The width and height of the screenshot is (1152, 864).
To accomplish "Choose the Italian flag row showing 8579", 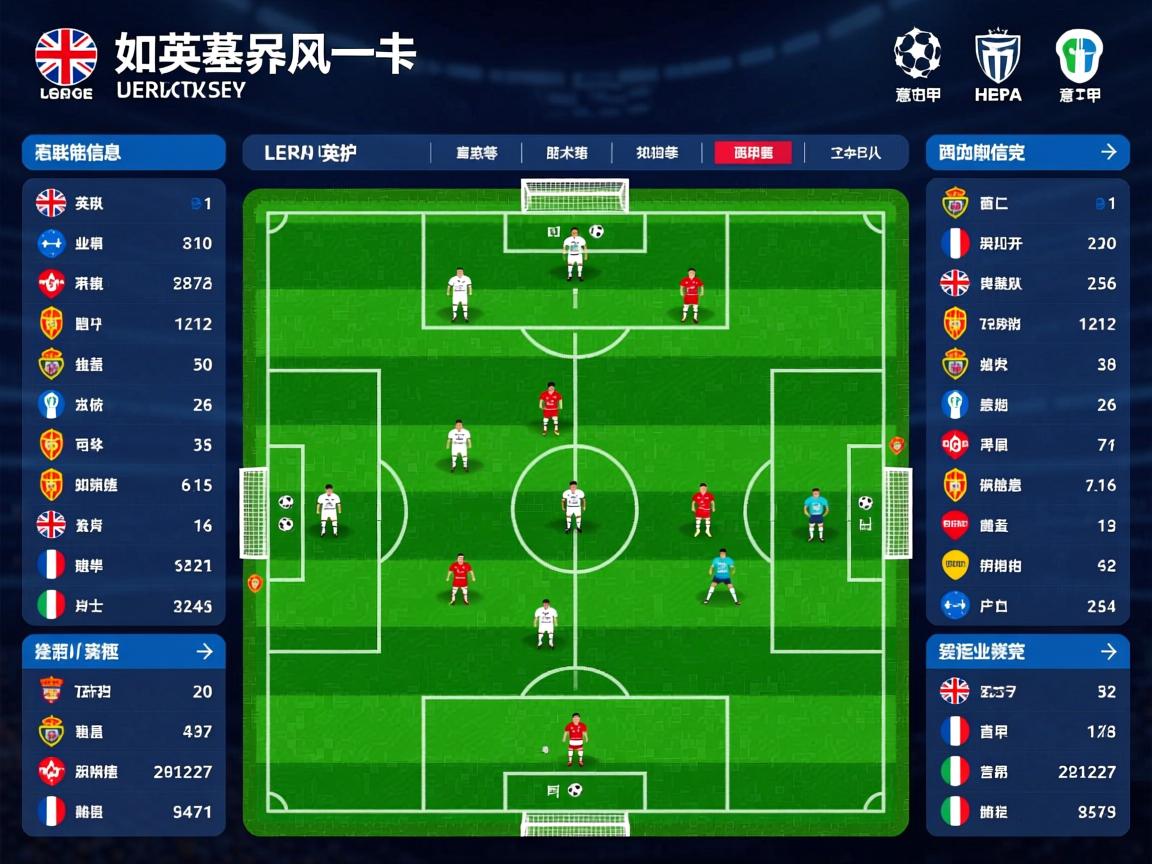I will coord(1028,811).
